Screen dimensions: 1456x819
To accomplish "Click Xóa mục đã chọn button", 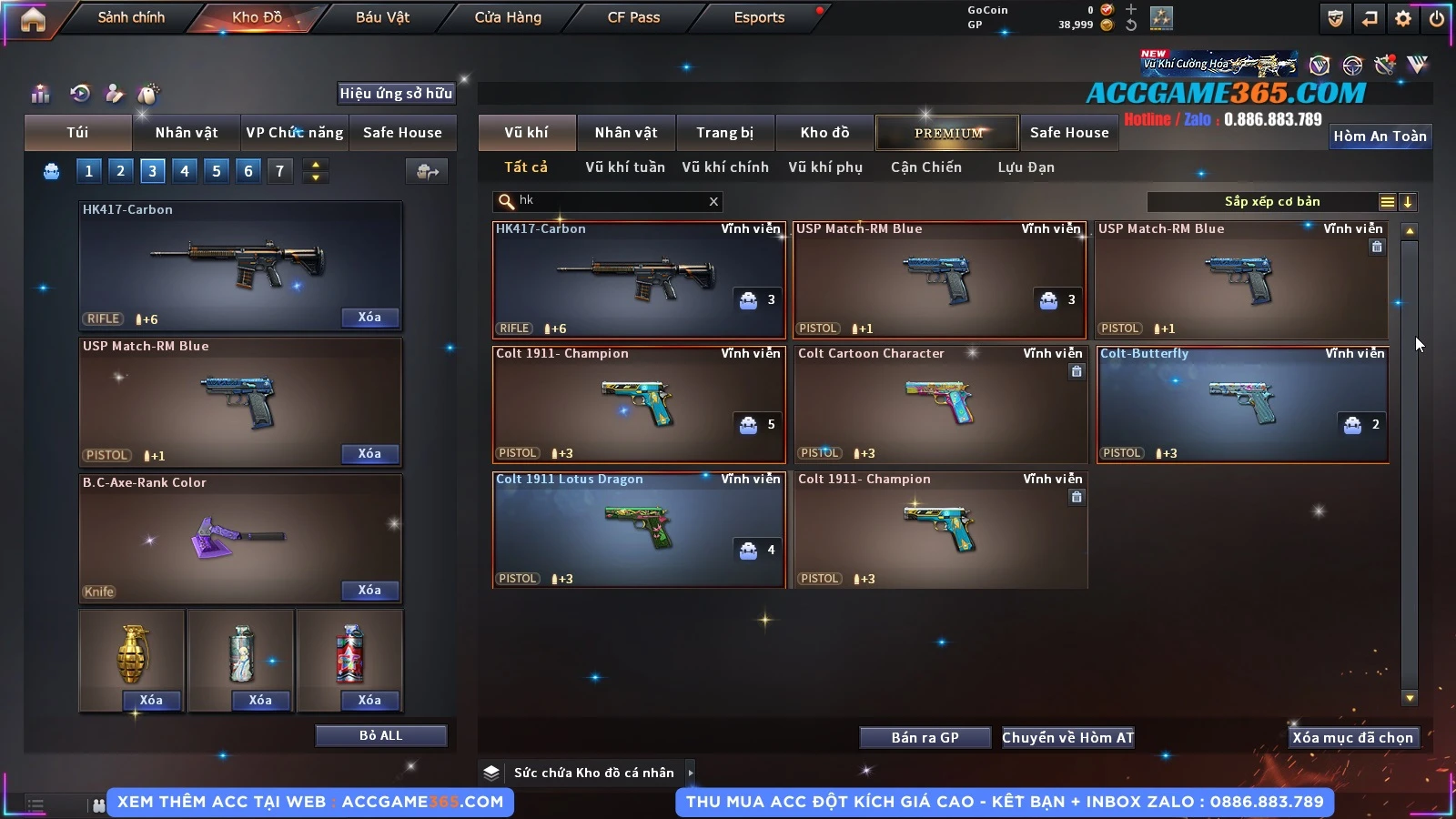I will click(1352, 738).
